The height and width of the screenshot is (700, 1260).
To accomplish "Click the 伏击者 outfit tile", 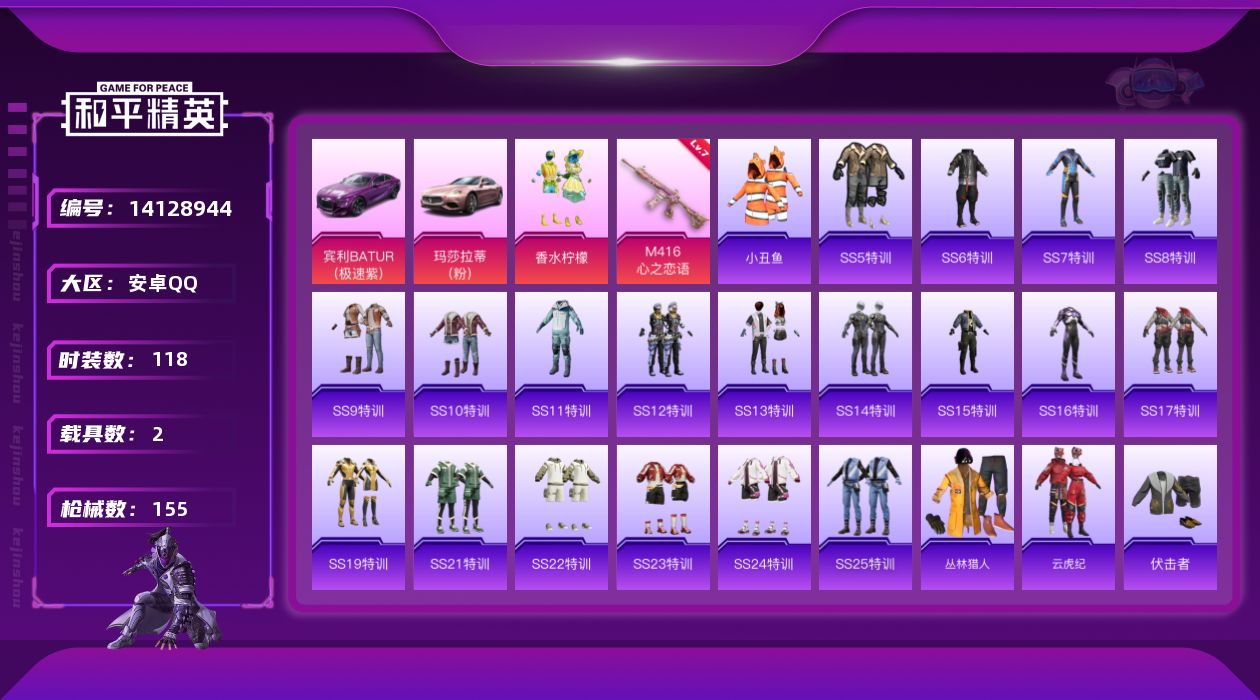I will [x=1170, y=517].
